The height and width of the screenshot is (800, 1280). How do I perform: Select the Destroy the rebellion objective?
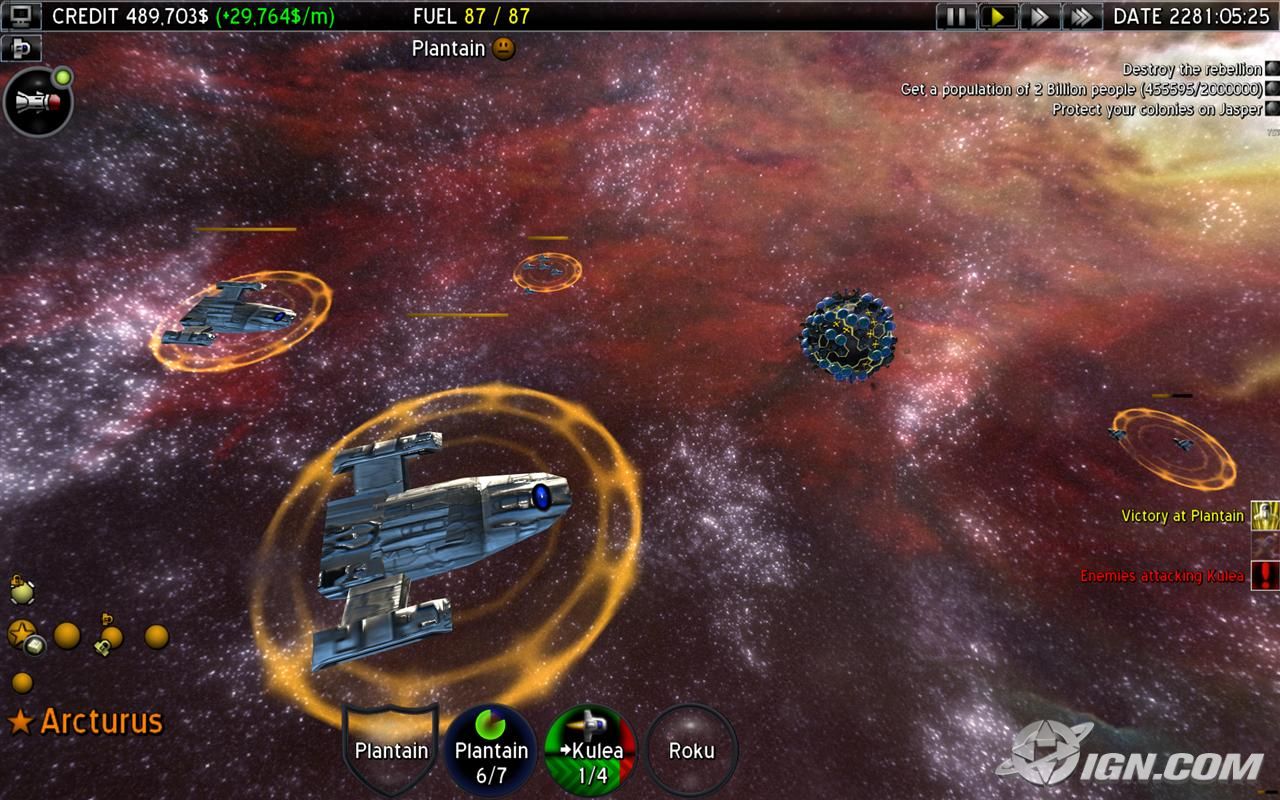1191,69
